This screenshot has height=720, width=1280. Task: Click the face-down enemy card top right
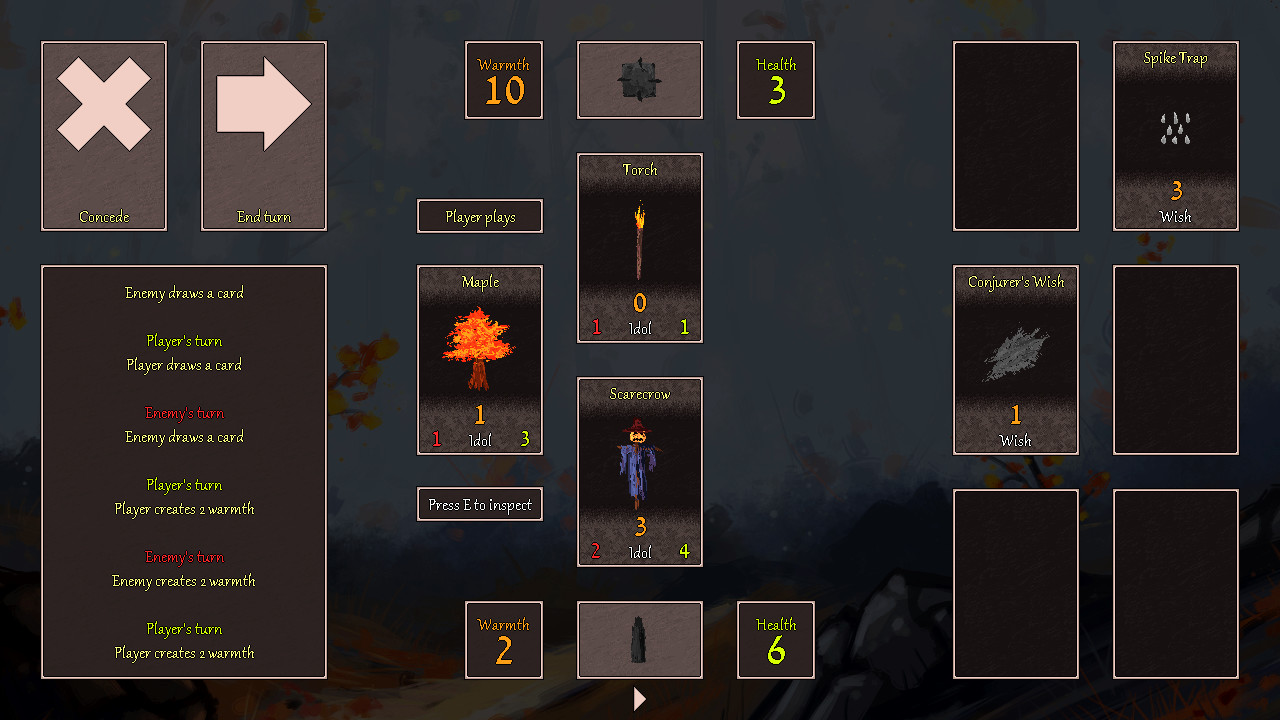[x=1015, y=136]
